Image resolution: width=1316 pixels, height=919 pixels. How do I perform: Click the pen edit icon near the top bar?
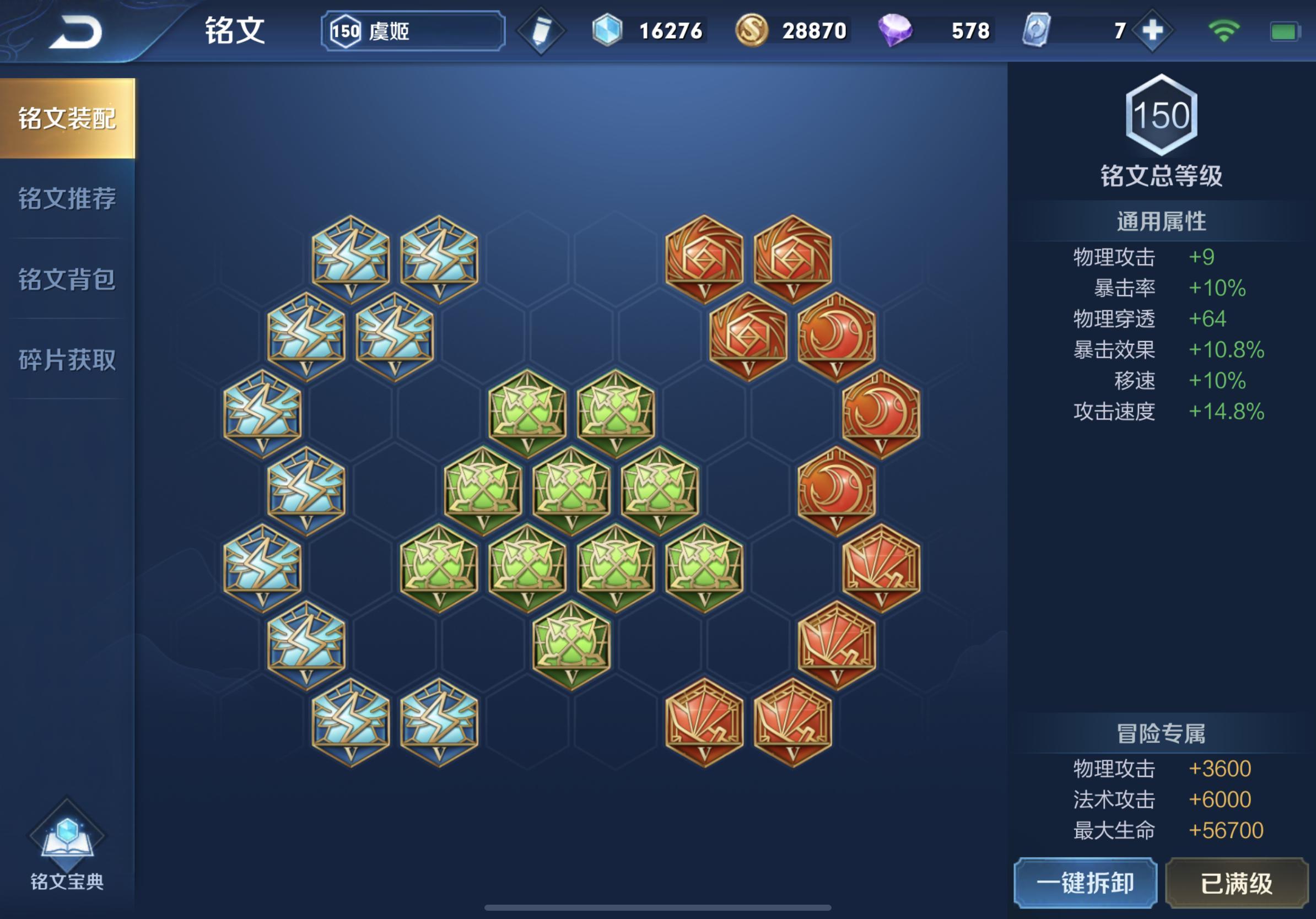pos(541,31)
